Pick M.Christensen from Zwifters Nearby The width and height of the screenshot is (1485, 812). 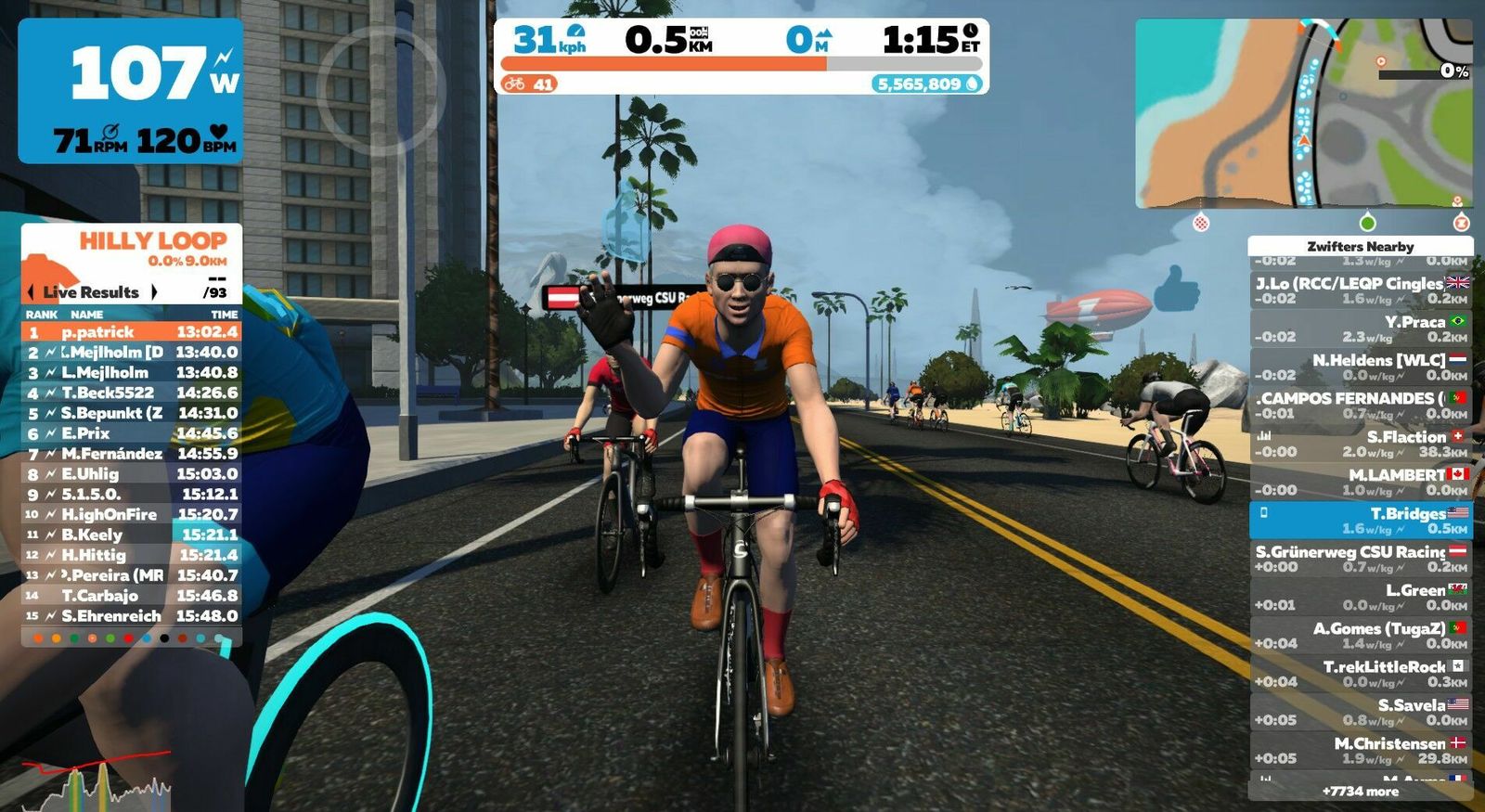pos(1360,750)
